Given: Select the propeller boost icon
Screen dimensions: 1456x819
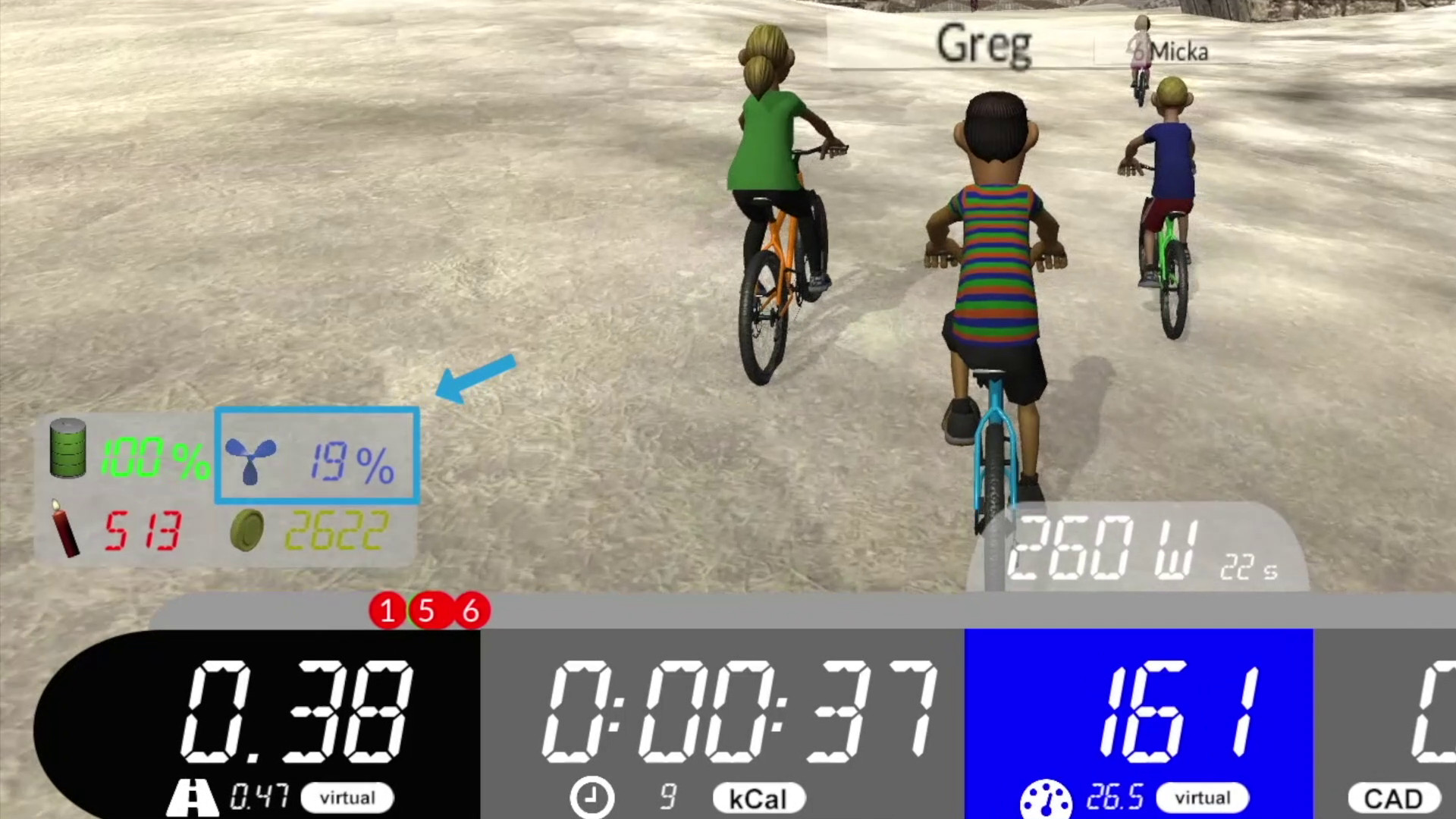Looking at the screenshot, I should [250, 459].
